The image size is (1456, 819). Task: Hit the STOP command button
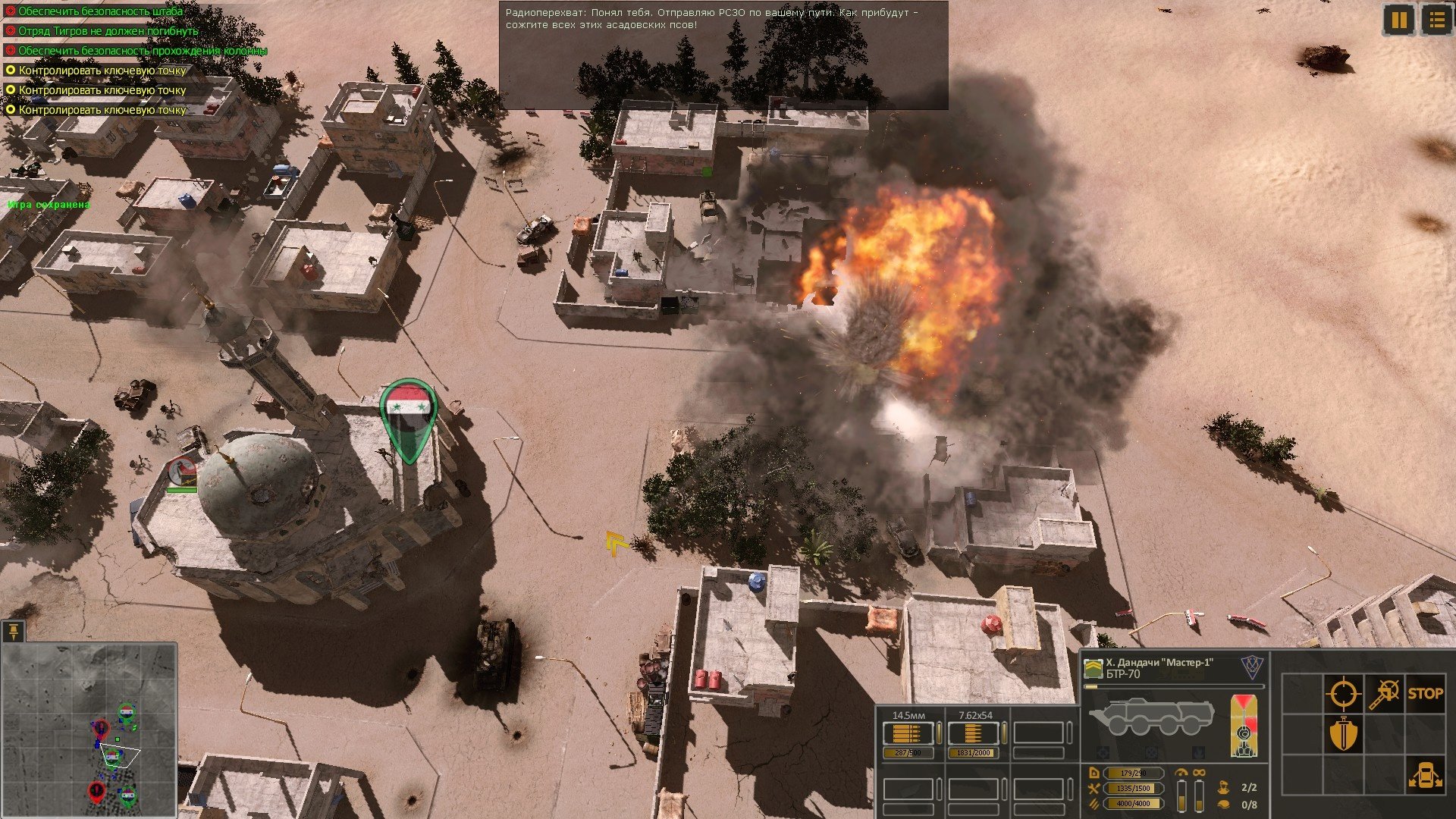[x=1425, y=693]
